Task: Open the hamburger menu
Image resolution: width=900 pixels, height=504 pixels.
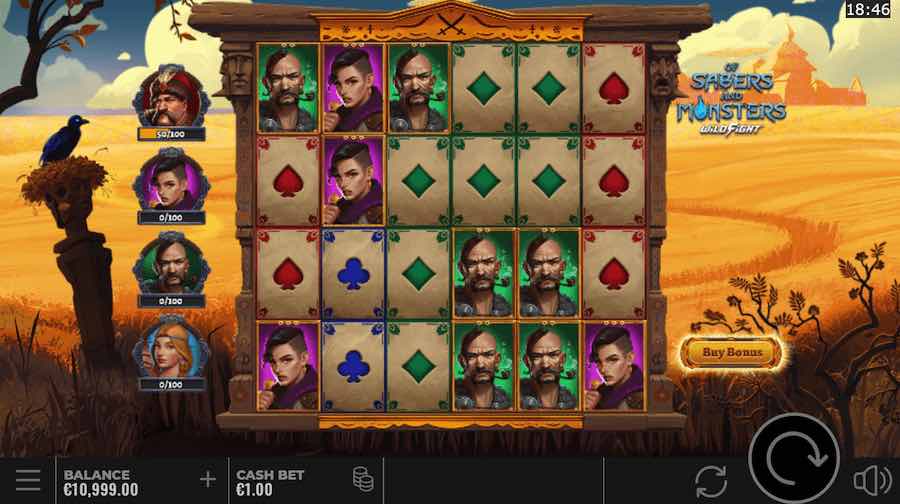Action: click(x=27, y=480)
